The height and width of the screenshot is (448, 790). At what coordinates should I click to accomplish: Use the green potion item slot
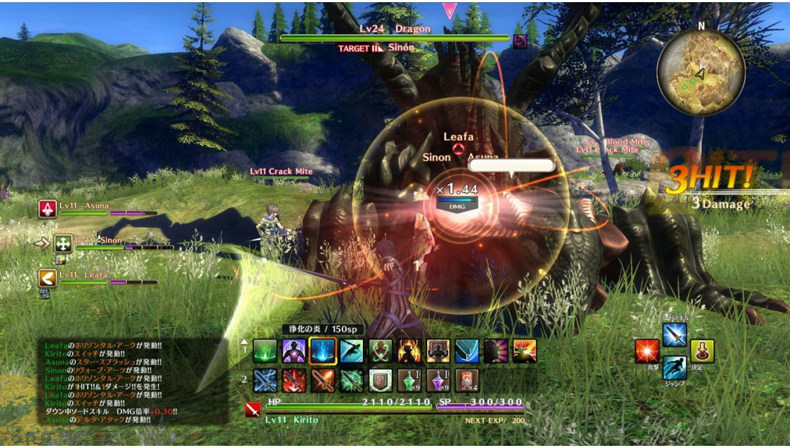410,380
